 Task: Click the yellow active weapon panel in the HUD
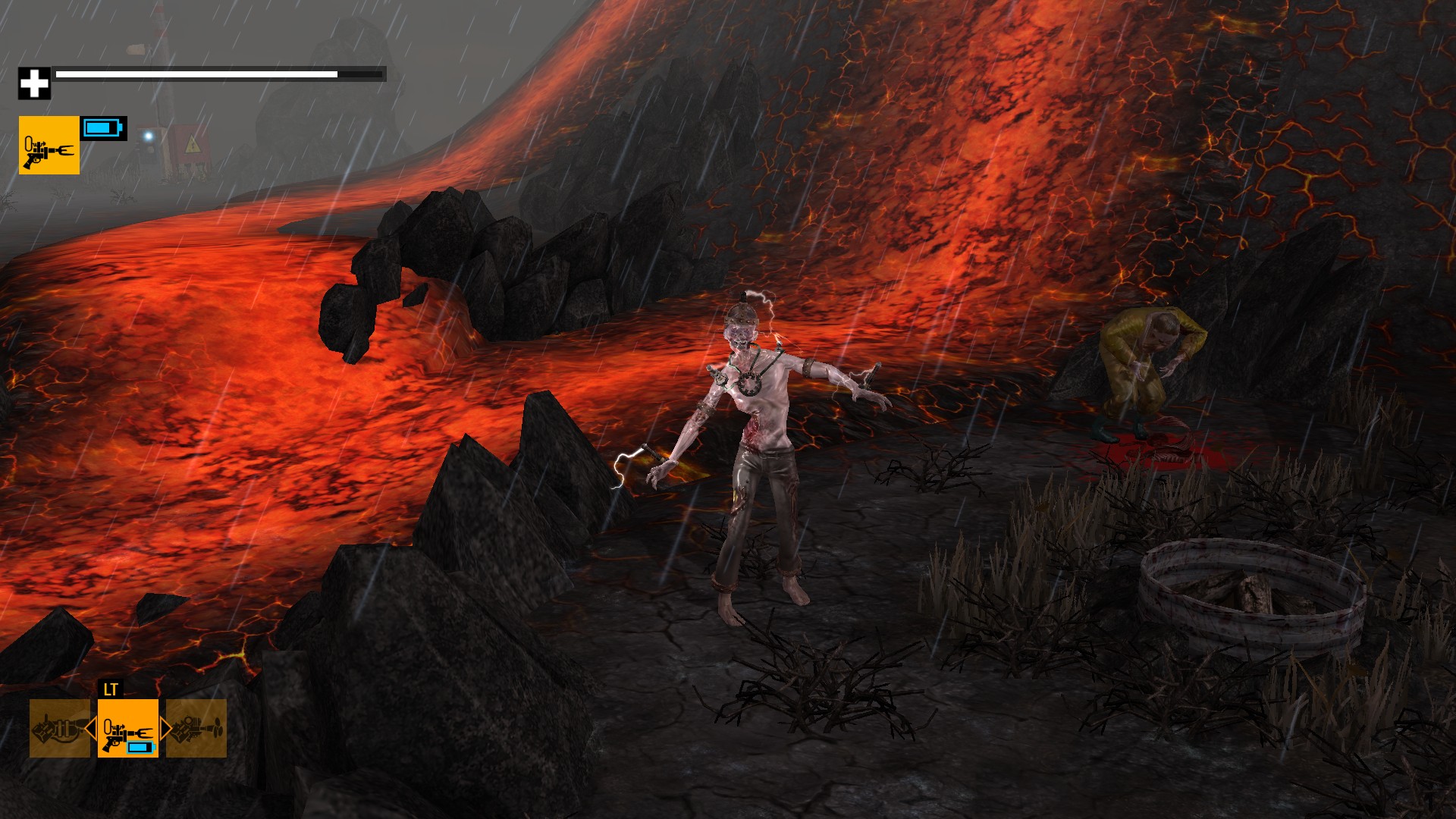pos(48,146)
